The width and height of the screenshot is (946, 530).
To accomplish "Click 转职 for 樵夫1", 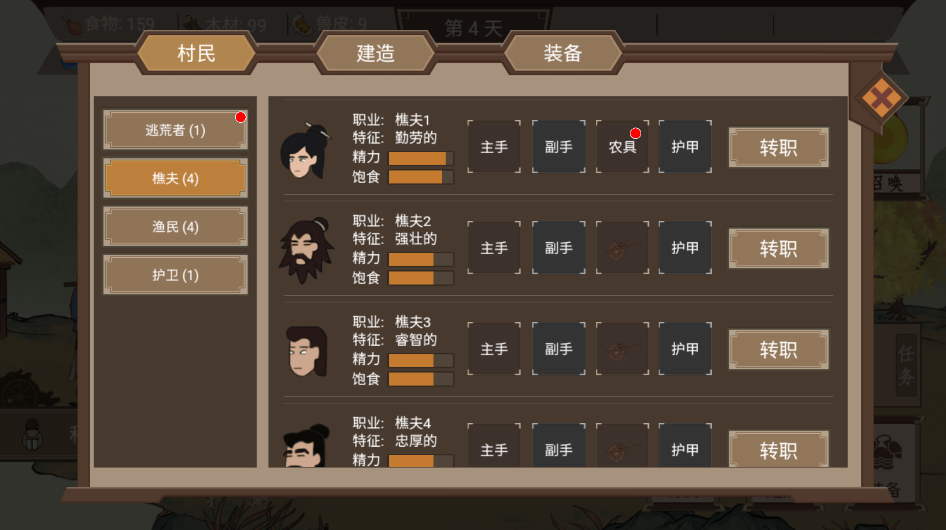I will pos(778,147).
